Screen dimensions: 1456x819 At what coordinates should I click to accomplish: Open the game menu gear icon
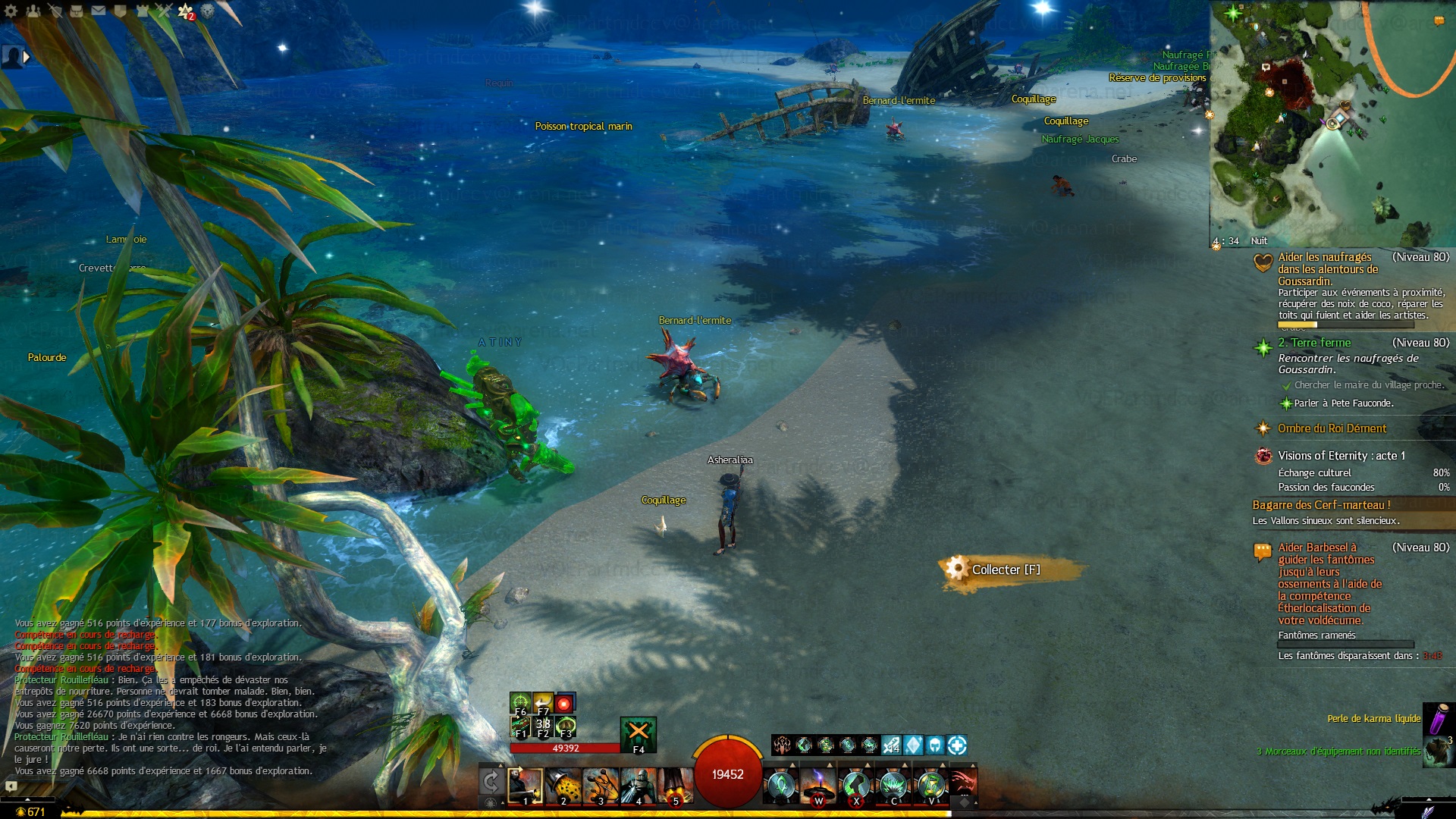click(x=11, y=11)
